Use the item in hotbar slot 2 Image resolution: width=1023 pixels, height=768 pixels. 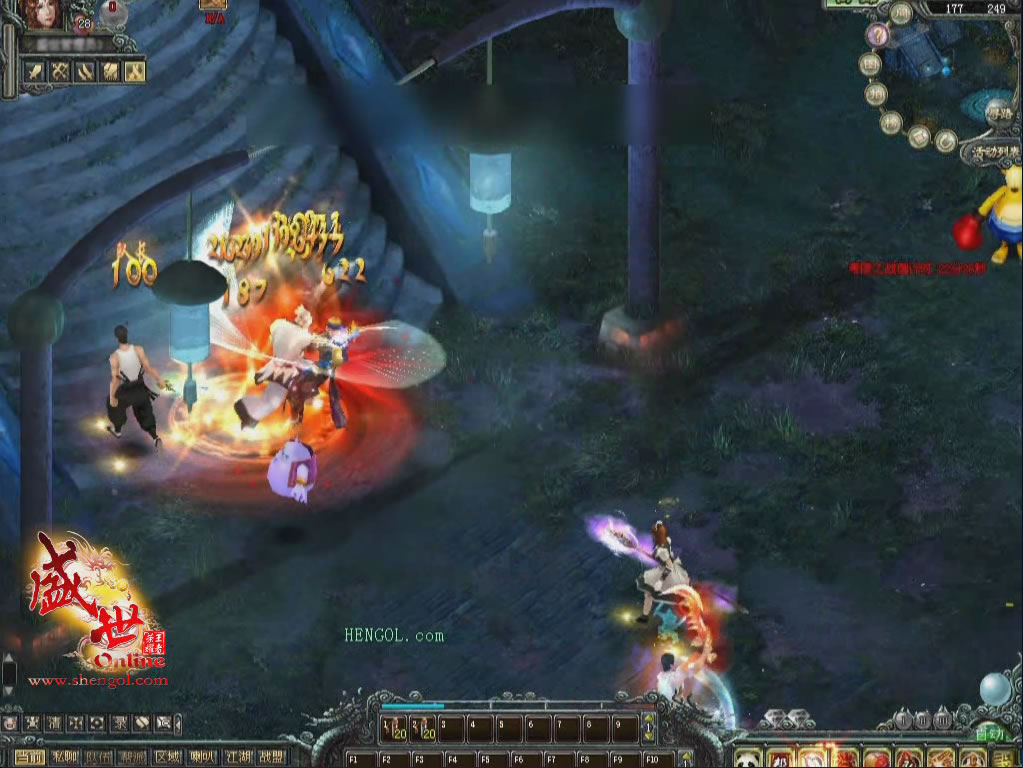coord(422,729)
